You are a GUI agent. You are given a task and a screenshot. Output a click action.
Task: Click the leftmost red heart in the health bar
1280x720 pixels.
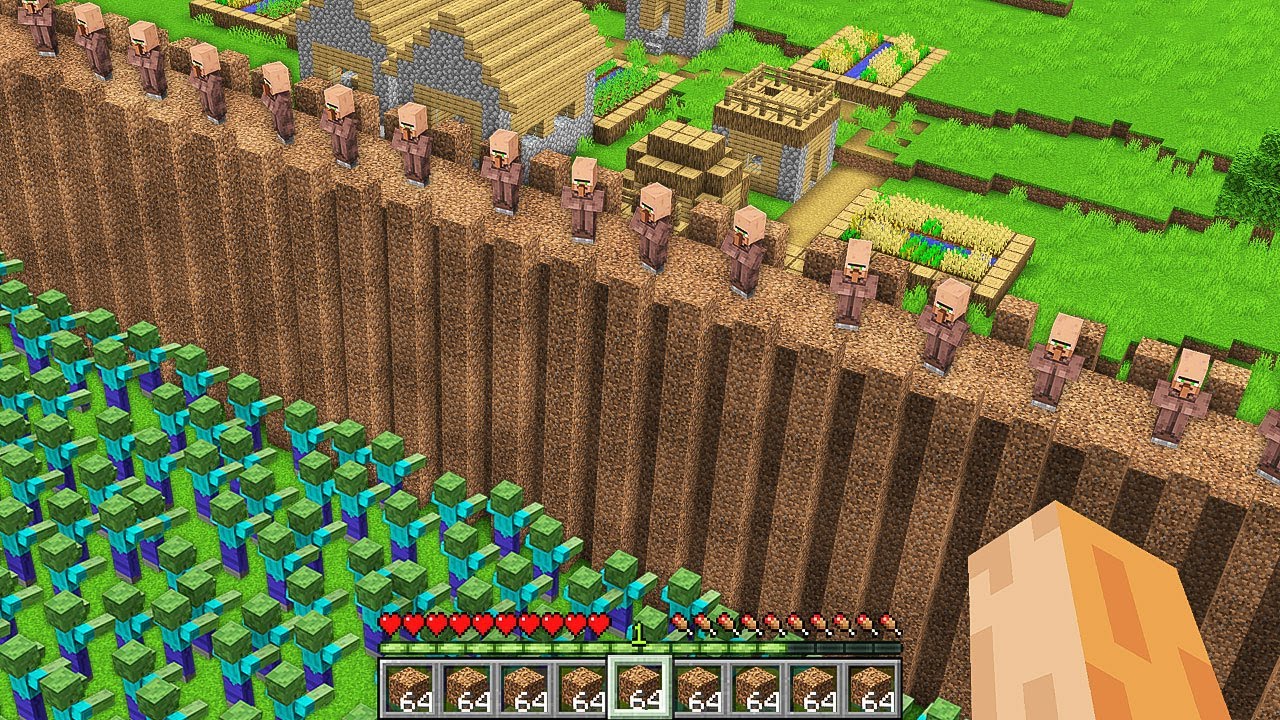pyautogui.click(x=388, y=621)
